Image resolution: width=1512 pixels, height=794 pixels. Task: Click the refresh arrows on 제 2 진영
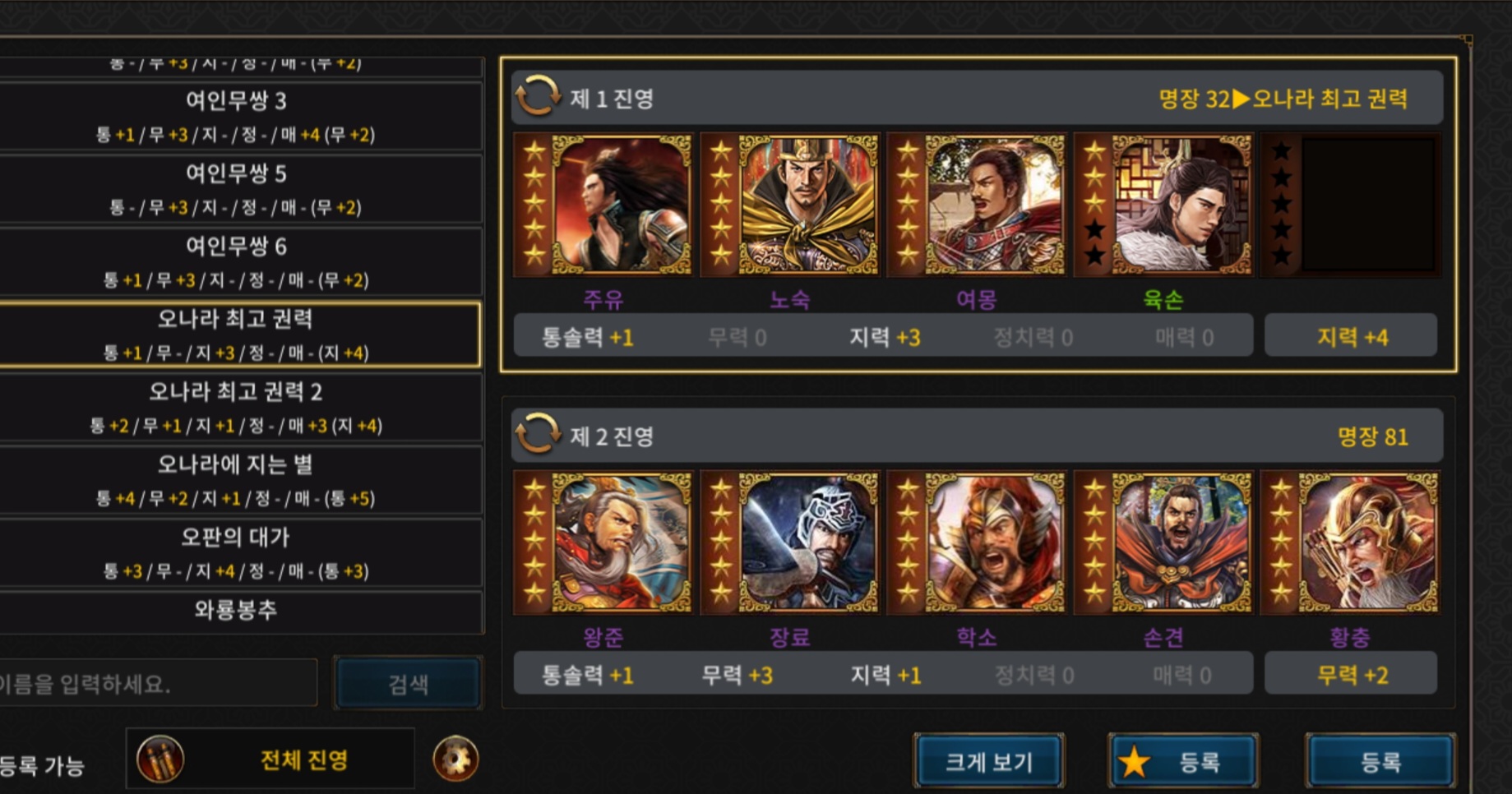[537, 435]
